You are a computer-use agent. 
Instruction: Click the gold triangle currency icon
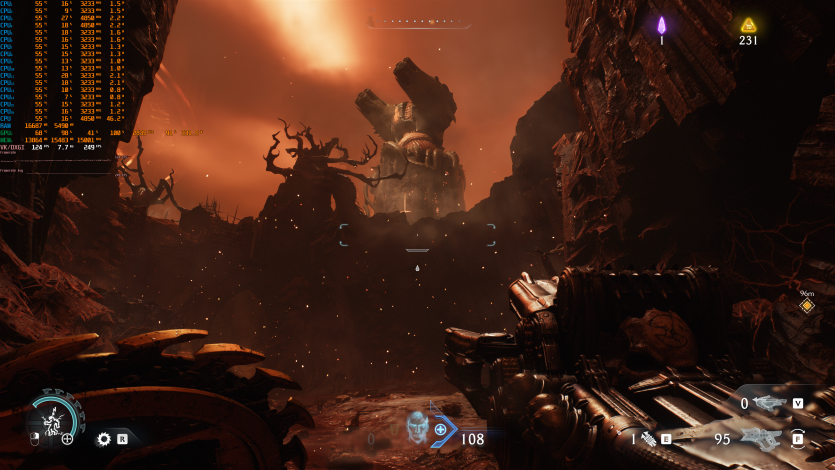coord(748,25)
